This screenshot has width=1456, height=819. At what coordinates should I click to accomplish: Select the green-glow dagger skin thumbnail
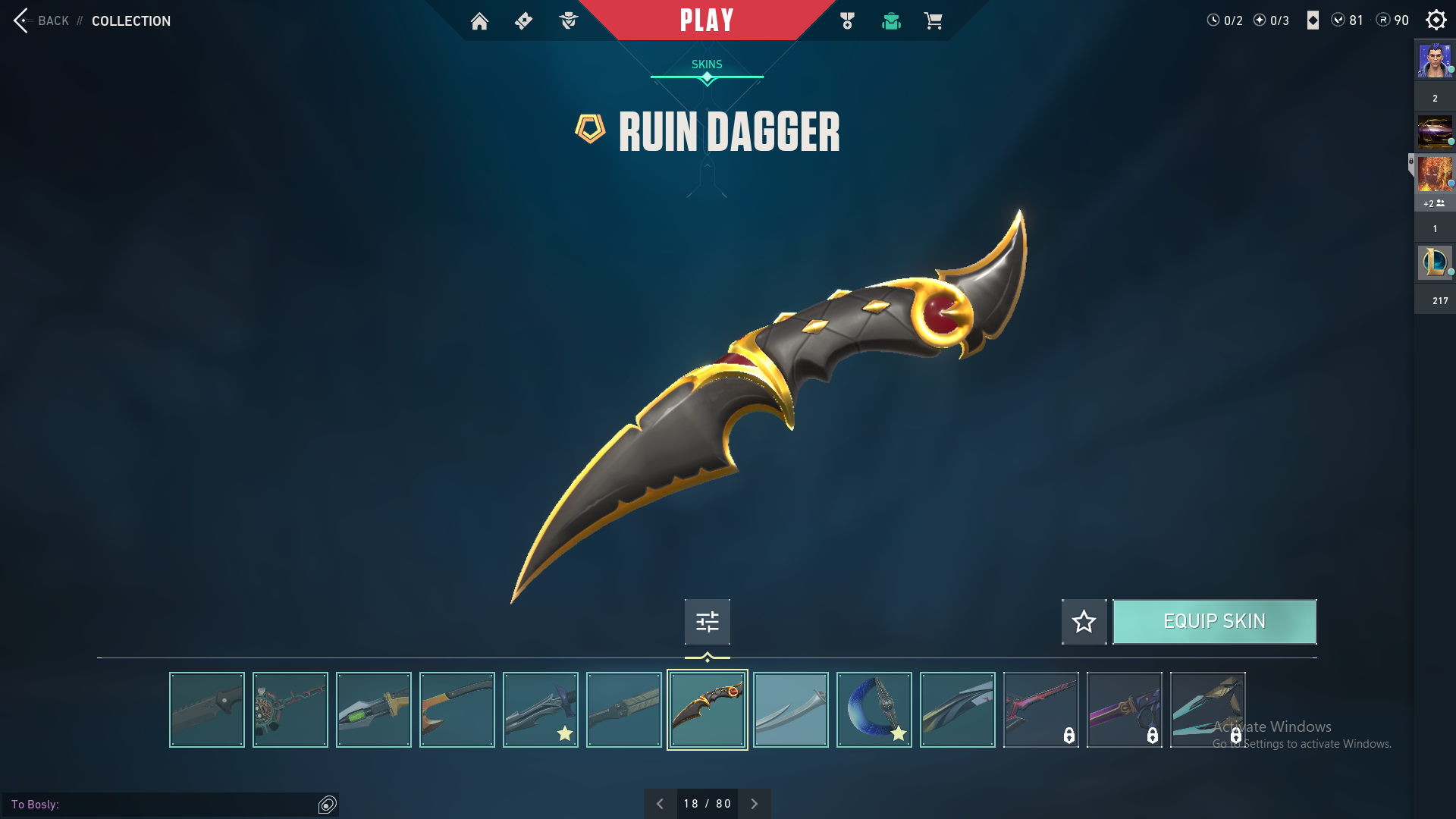pos(373,710)
